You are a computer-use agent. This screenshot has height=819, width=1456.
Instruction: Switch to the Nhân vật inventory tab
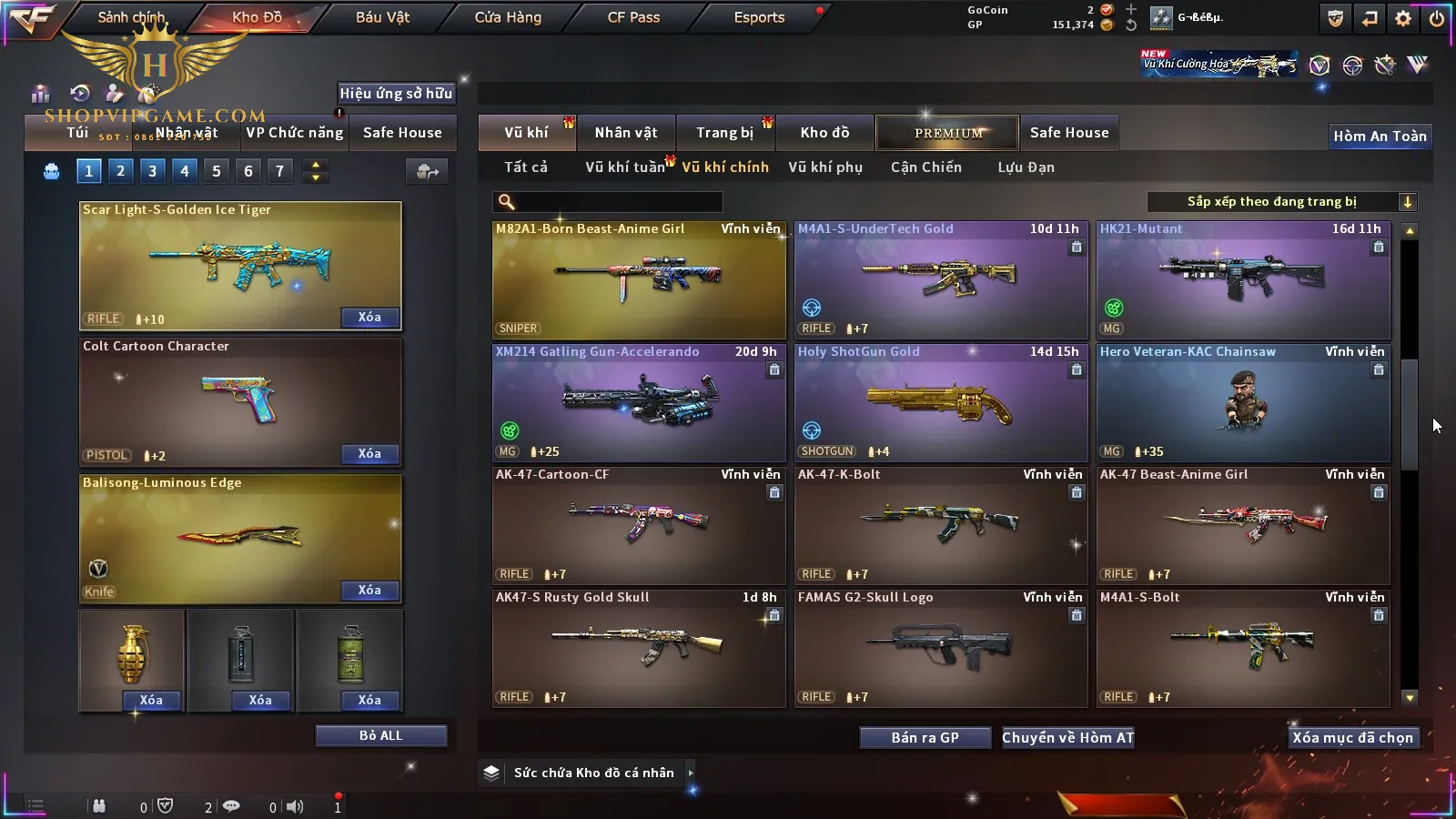pos(626,133)
